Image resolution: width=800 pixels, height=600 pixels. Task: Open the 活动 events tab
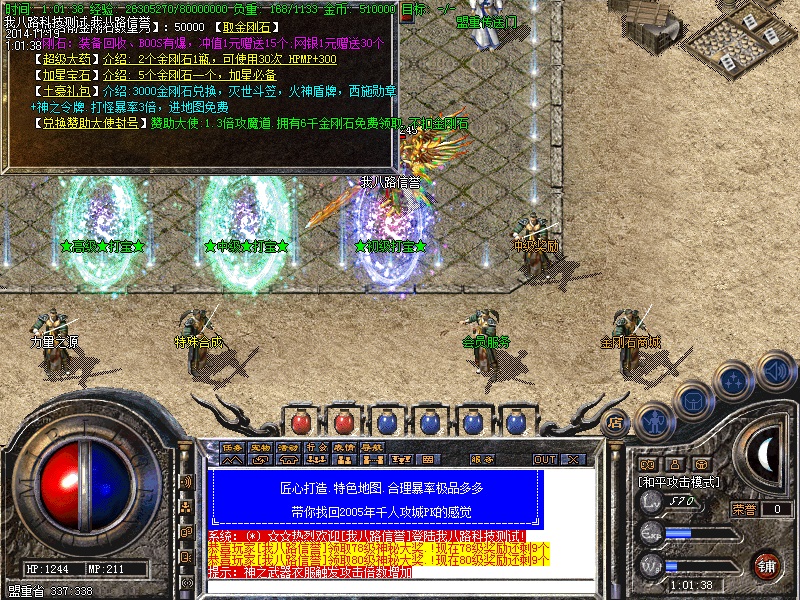[x=288, y=447]
